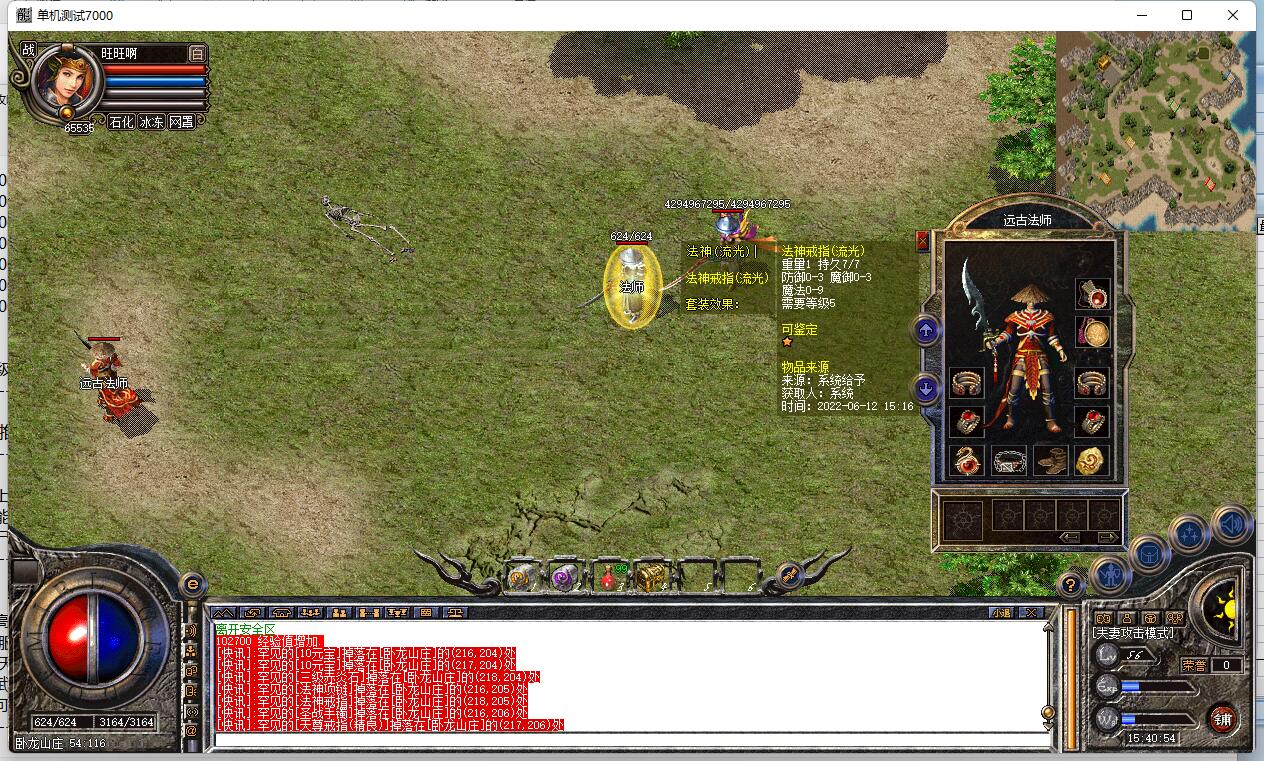Viewport: 1264px width, 761px height.
Task: Open the bag inventory round button
Action: click(1150, 553)
